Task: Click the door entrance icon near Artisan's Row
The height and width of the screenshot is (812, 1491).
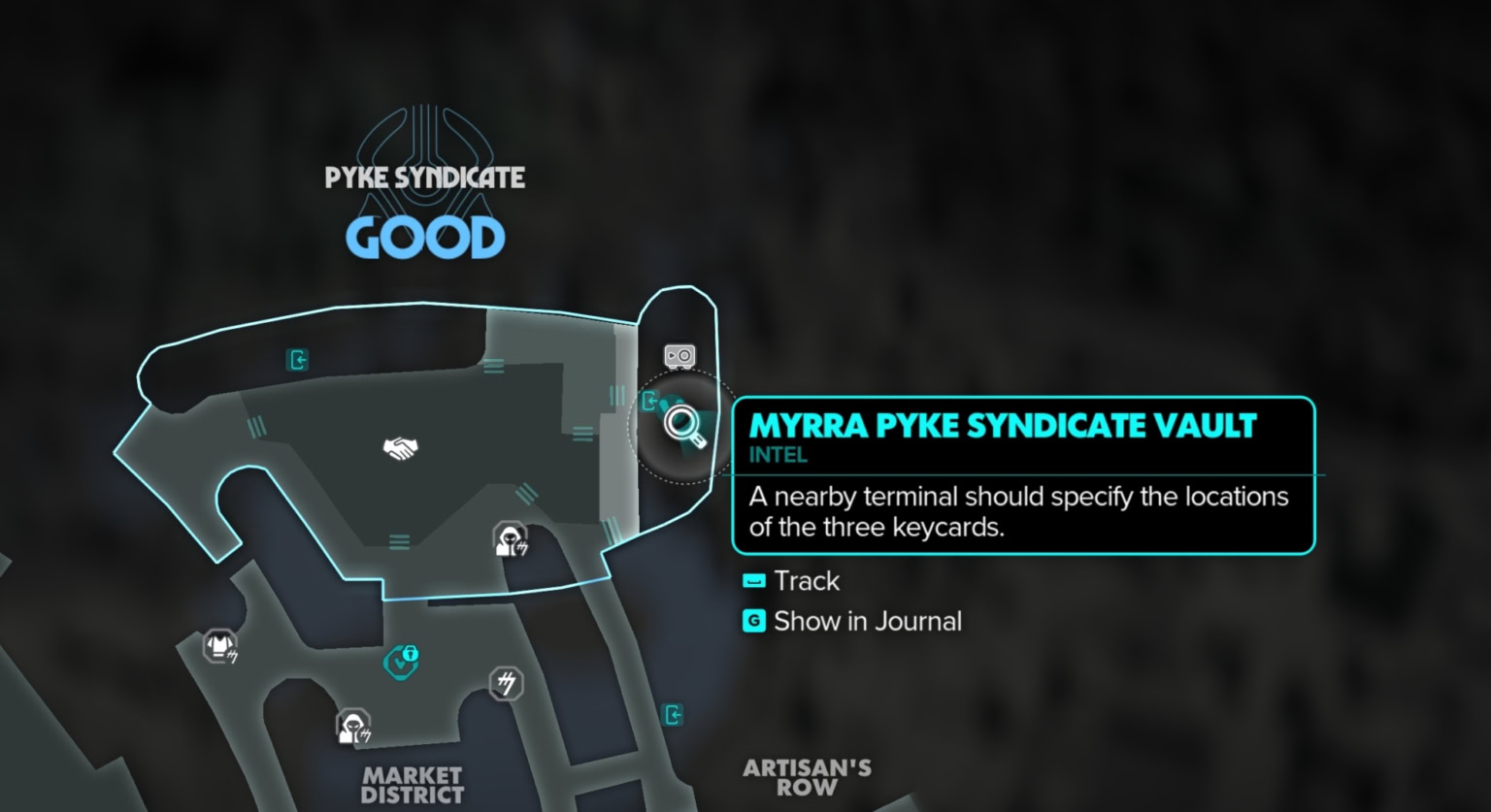Action: pos(675,715)
